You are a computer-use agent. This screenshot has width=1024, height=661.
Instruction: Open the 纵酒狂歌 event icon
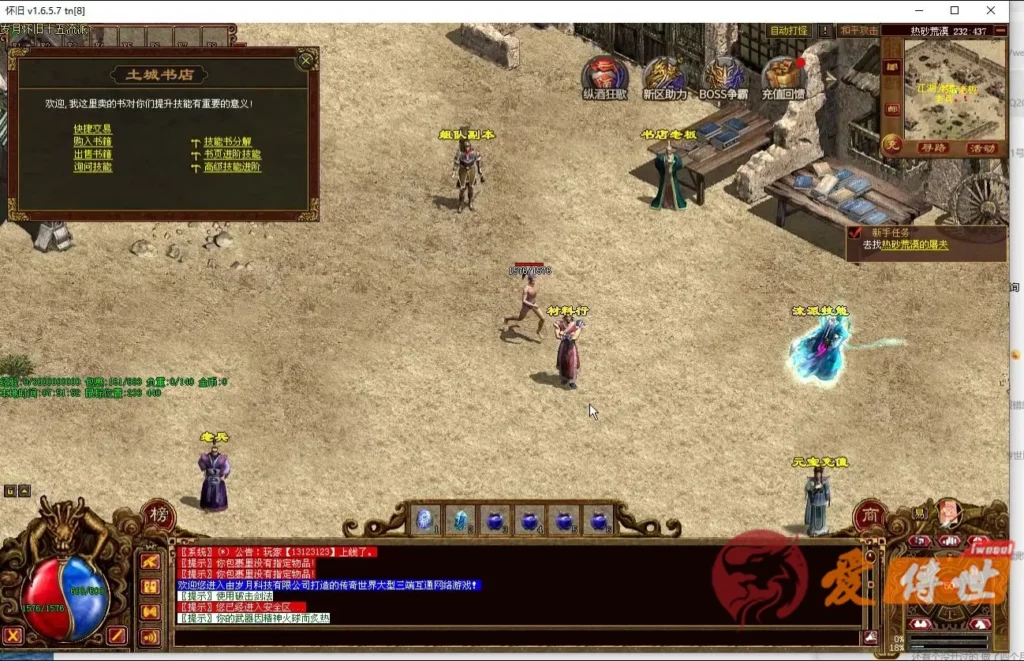tap(605, 75)
